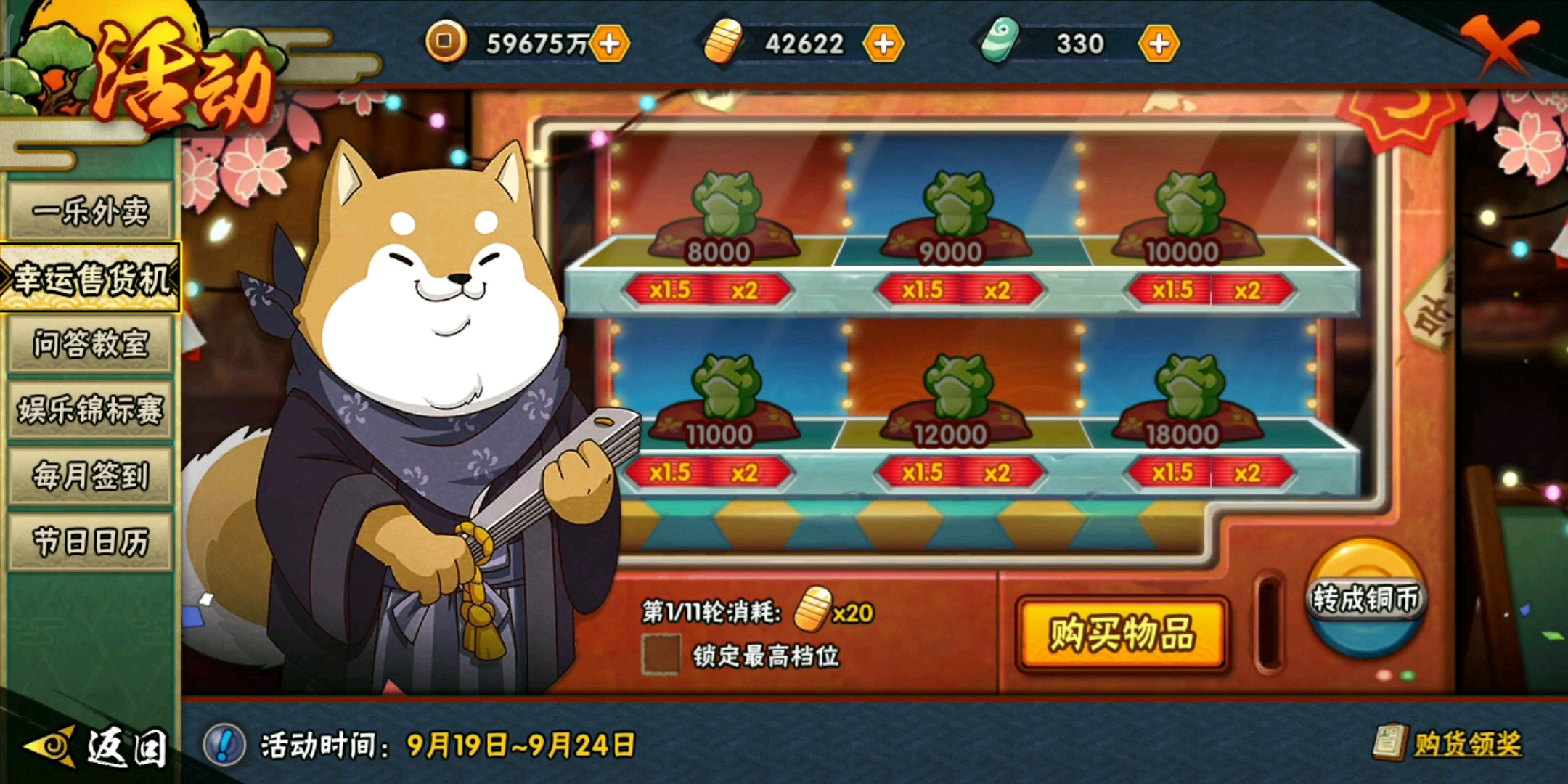Buy more jade beads with the plus beside 330
Image resolution: width=1568 pixels, height=784 pixels.
coord(1160,44)
